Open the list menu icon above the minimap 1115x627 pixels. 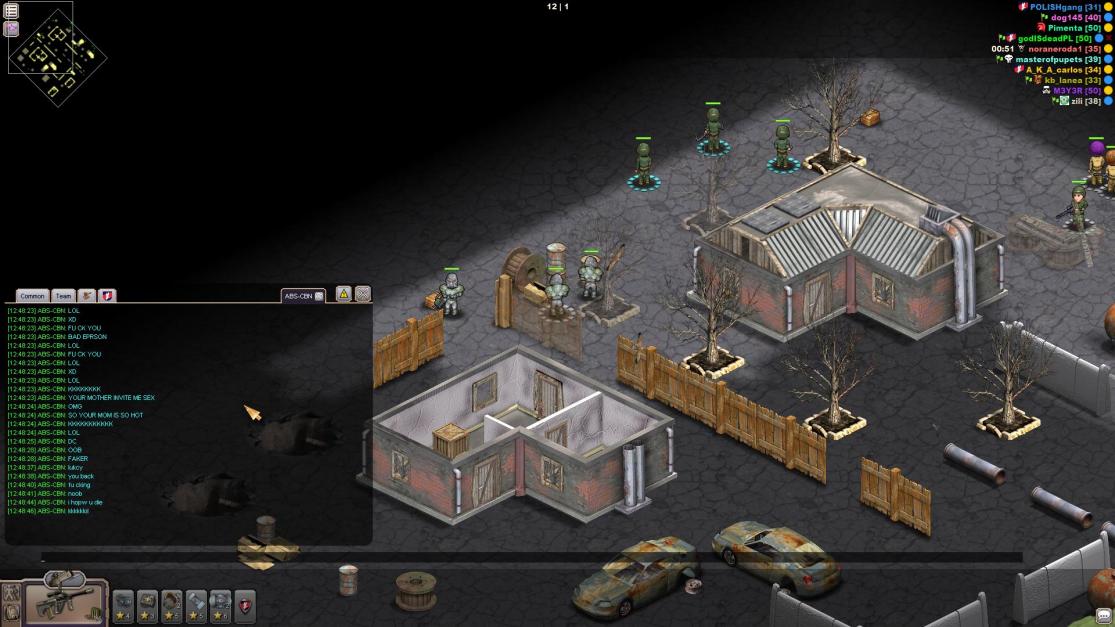(x=12, y=11)
